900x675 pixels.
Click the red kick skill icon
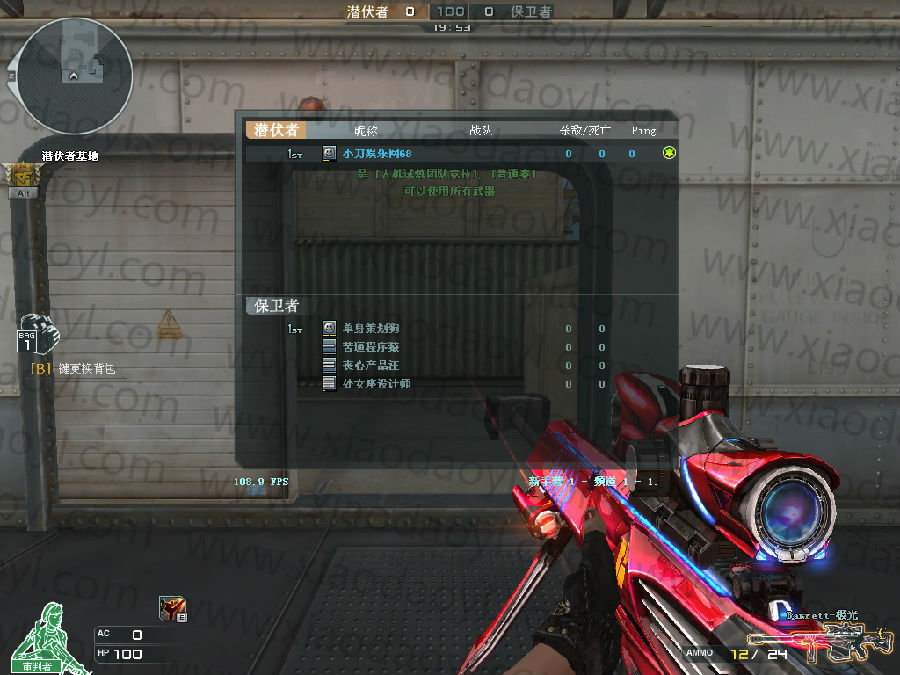pos(172,608)
